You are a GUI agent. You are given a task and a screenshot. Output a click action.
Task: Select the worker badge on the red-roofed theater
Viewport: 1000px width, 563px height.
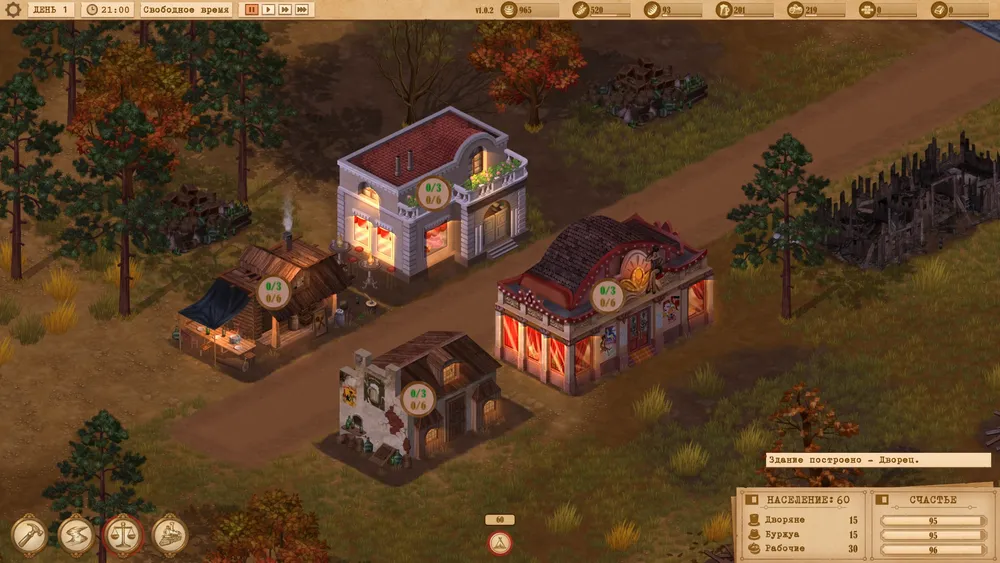(608, 296)
